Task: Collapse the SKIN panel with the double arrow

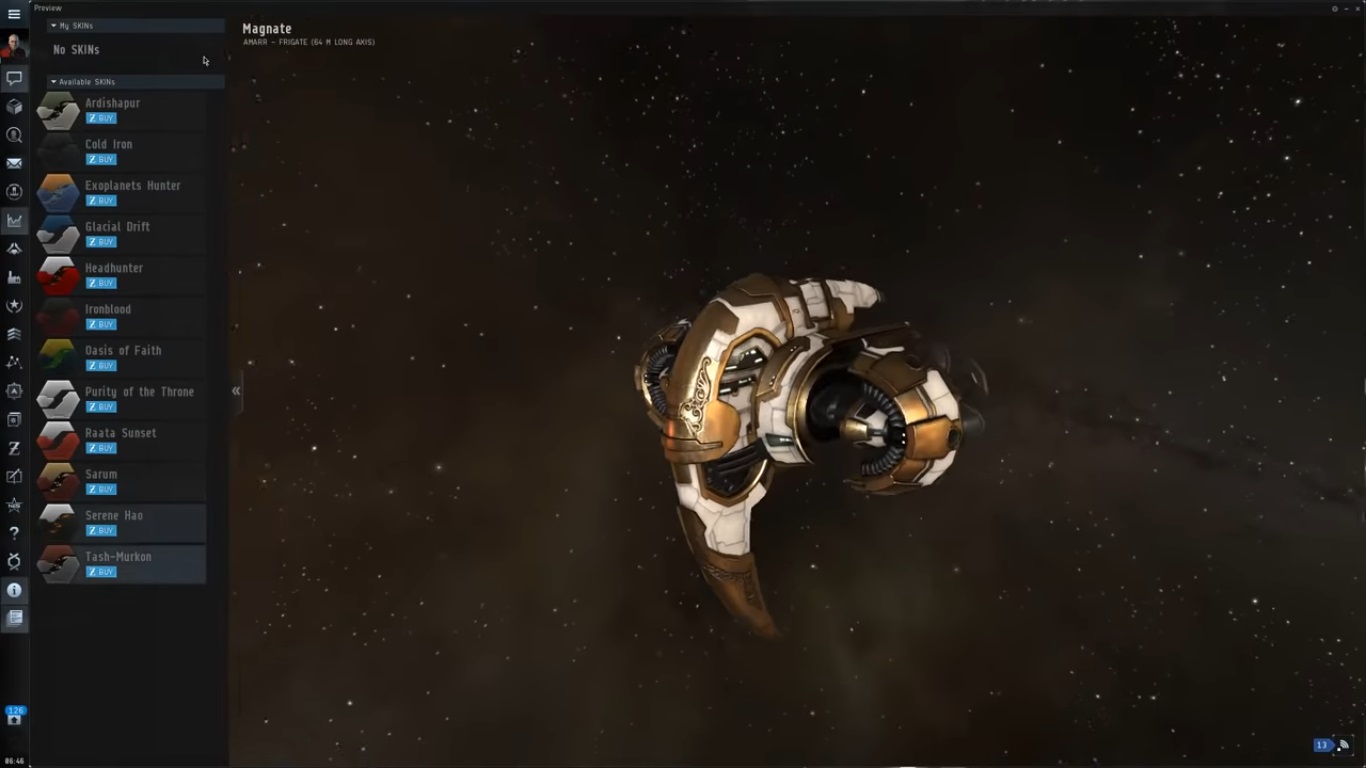Action: (x=236, y=391)
